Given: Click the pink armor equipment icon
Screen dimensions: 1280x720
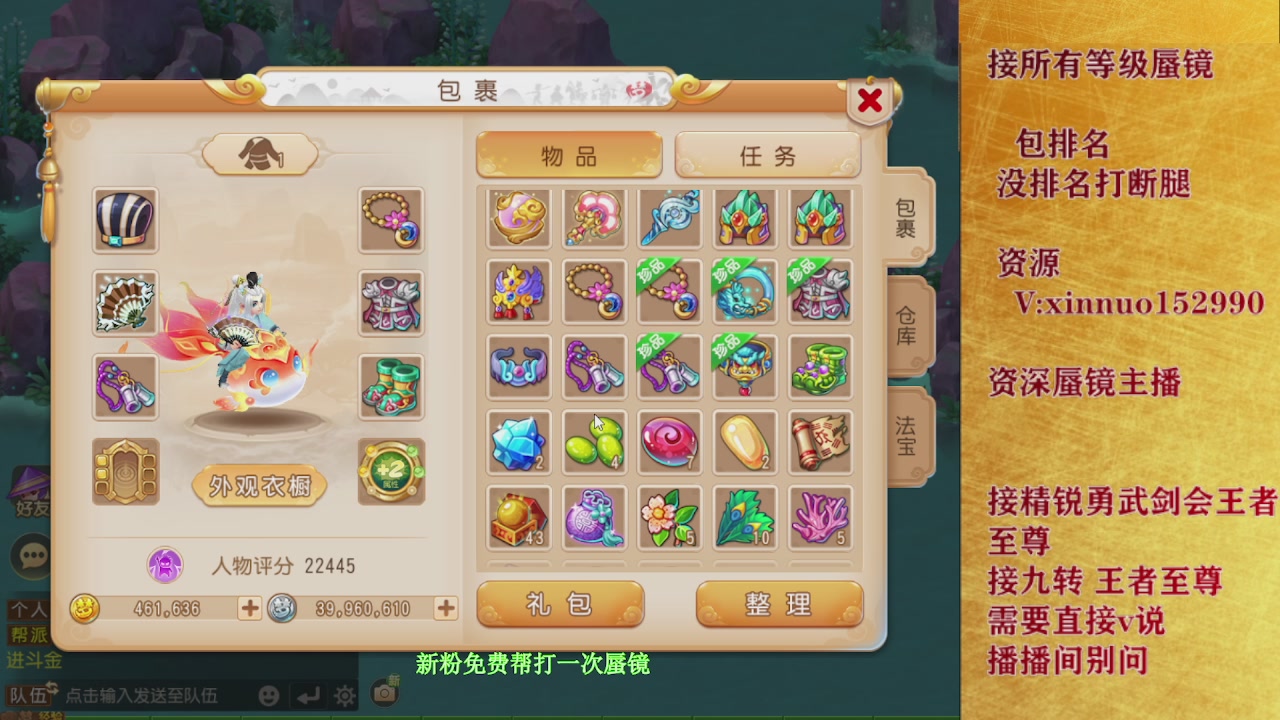Looking at the screenshot, I should [391, 303].
